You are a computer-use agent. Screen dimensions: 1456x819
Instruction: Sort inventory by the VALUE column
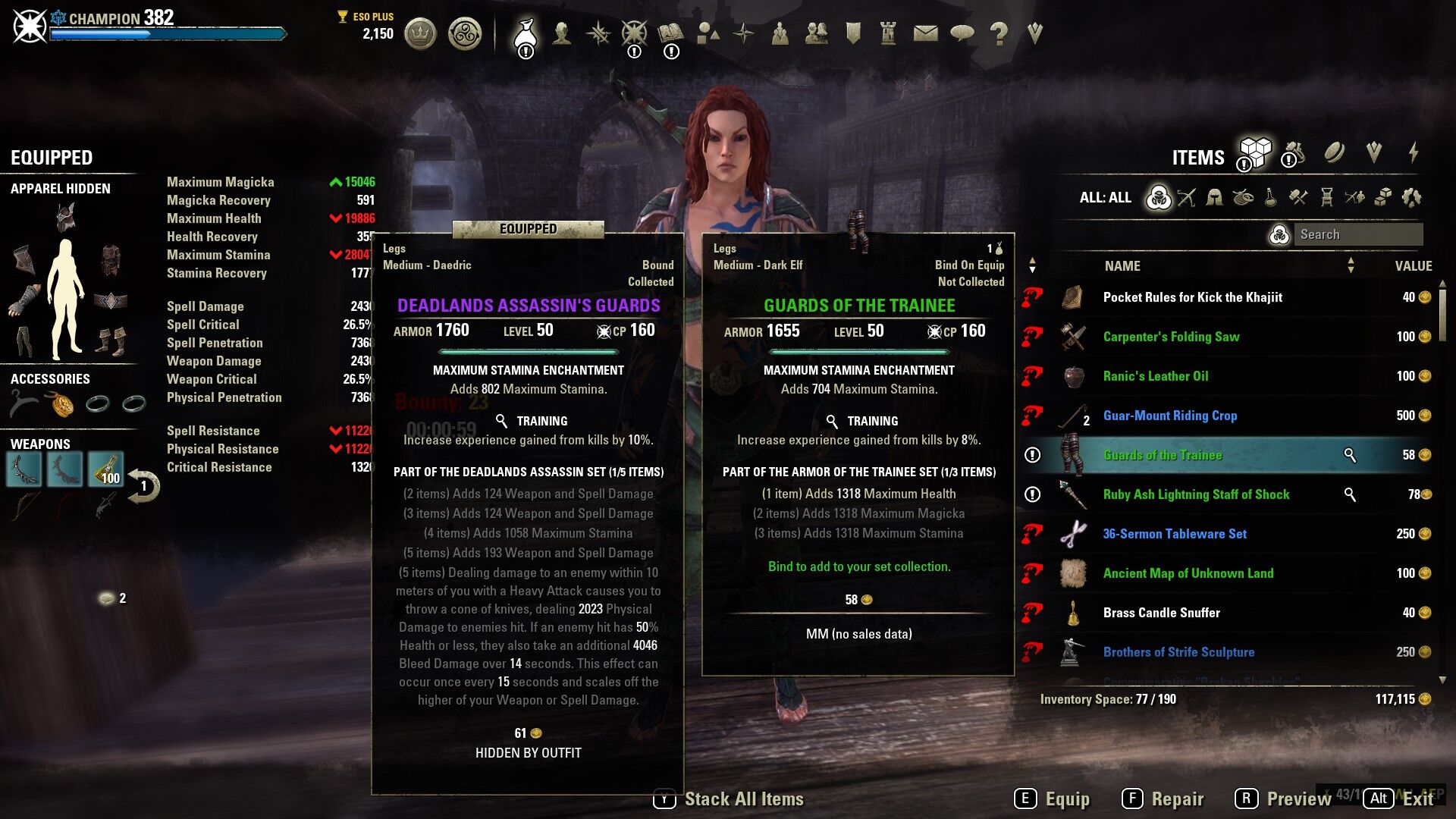coord(1413,266)
